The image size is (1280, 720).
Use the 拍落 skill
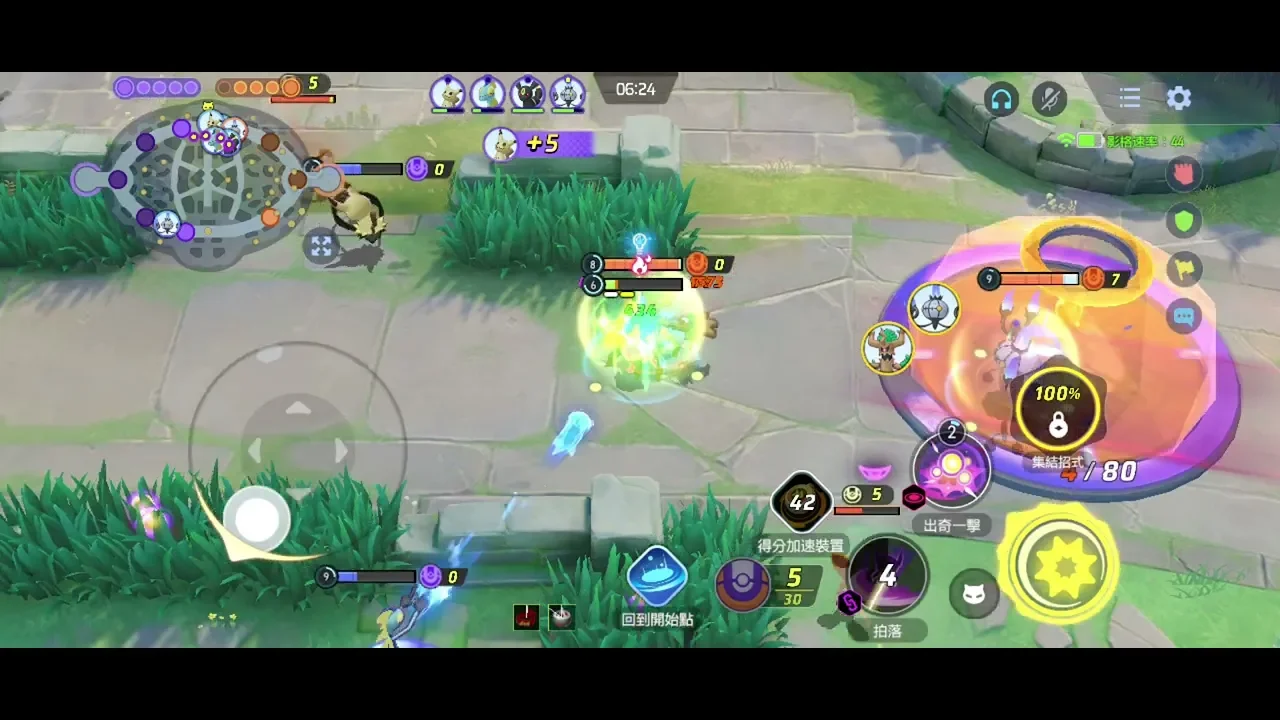887,575
